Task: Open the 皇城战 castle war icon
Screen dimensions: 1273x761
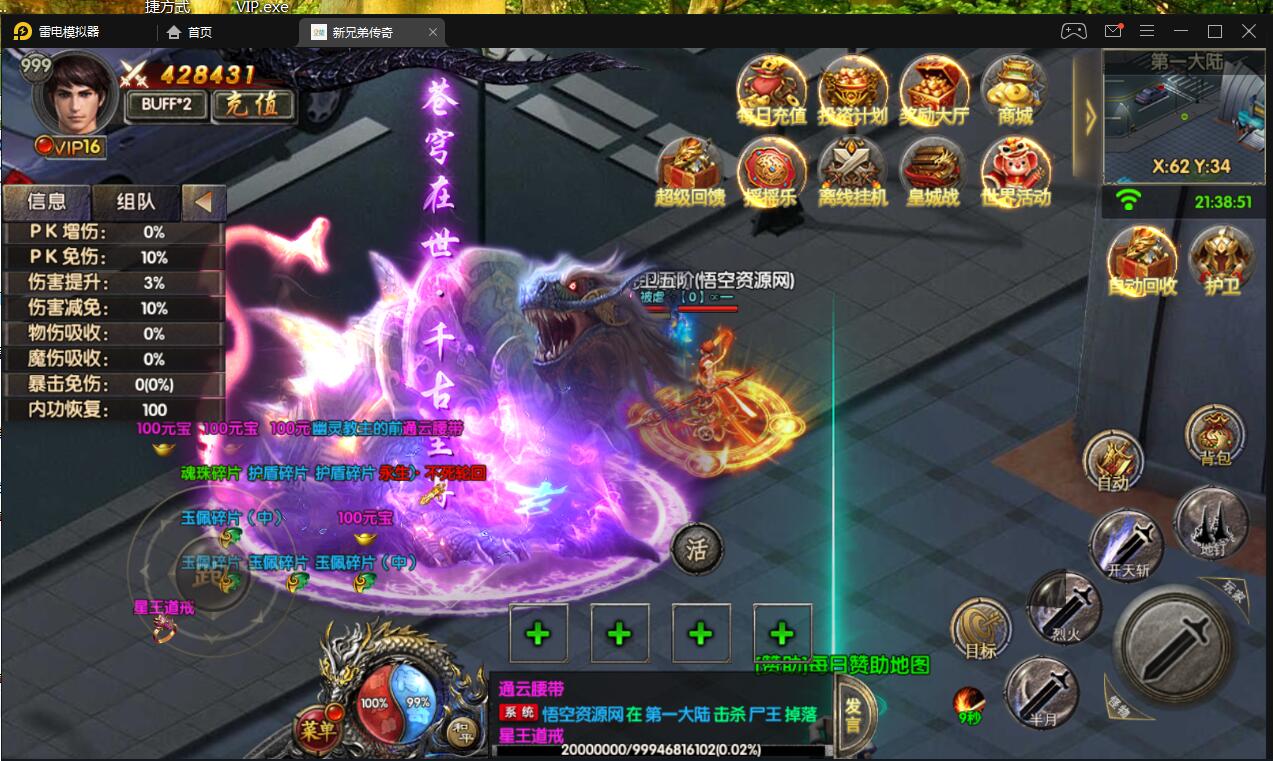Action: pyautogui.click(x=933, y=171)
